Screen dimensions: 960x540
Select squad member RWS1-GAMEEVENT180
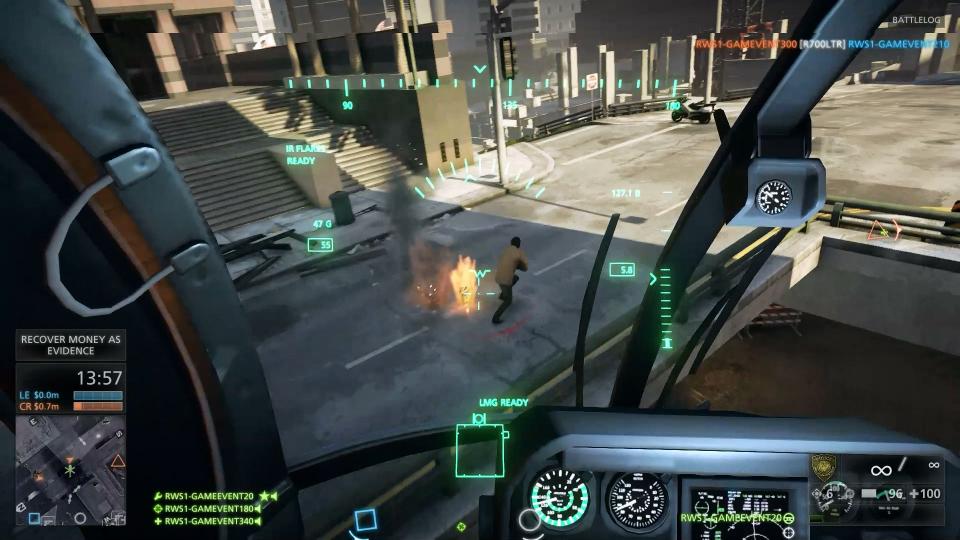[x=209, y=508]
